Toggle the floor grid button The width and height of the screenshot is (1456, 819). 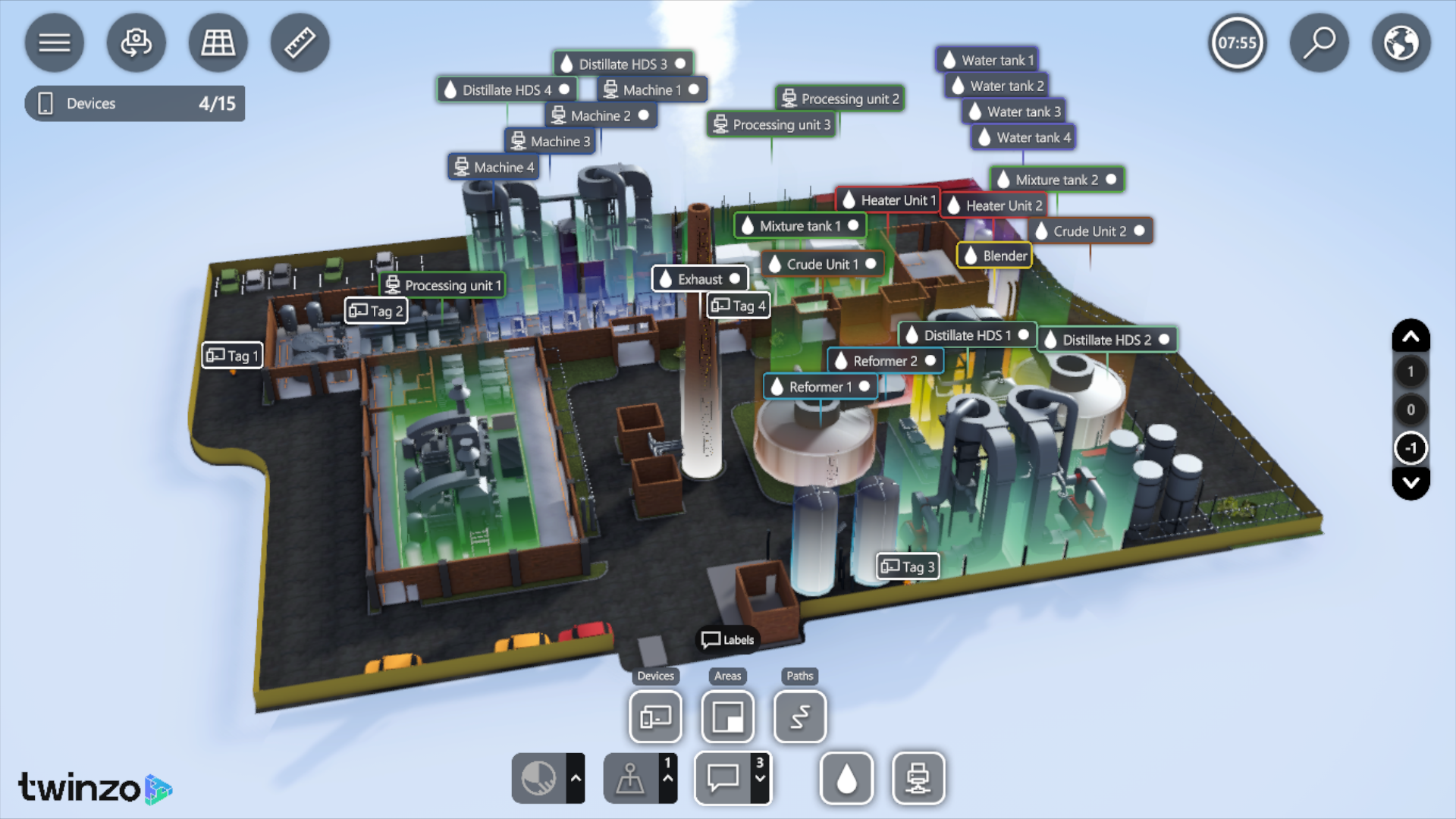[x=218, y=42]
